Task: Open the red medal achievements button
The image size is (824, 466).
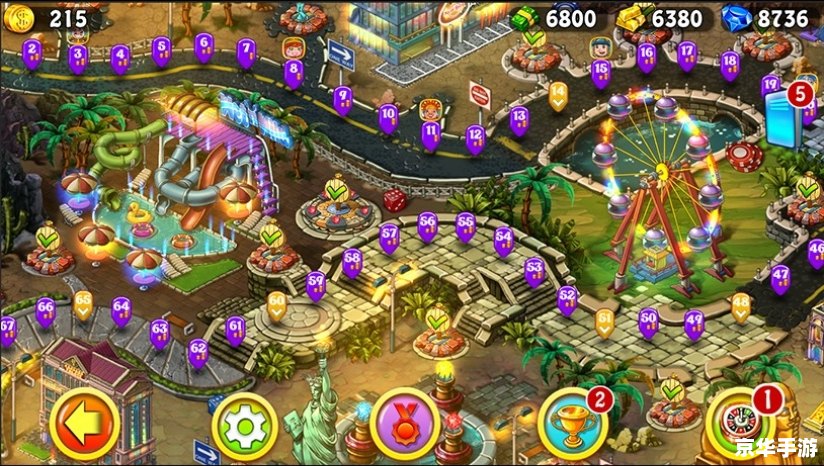Action: 405,422
